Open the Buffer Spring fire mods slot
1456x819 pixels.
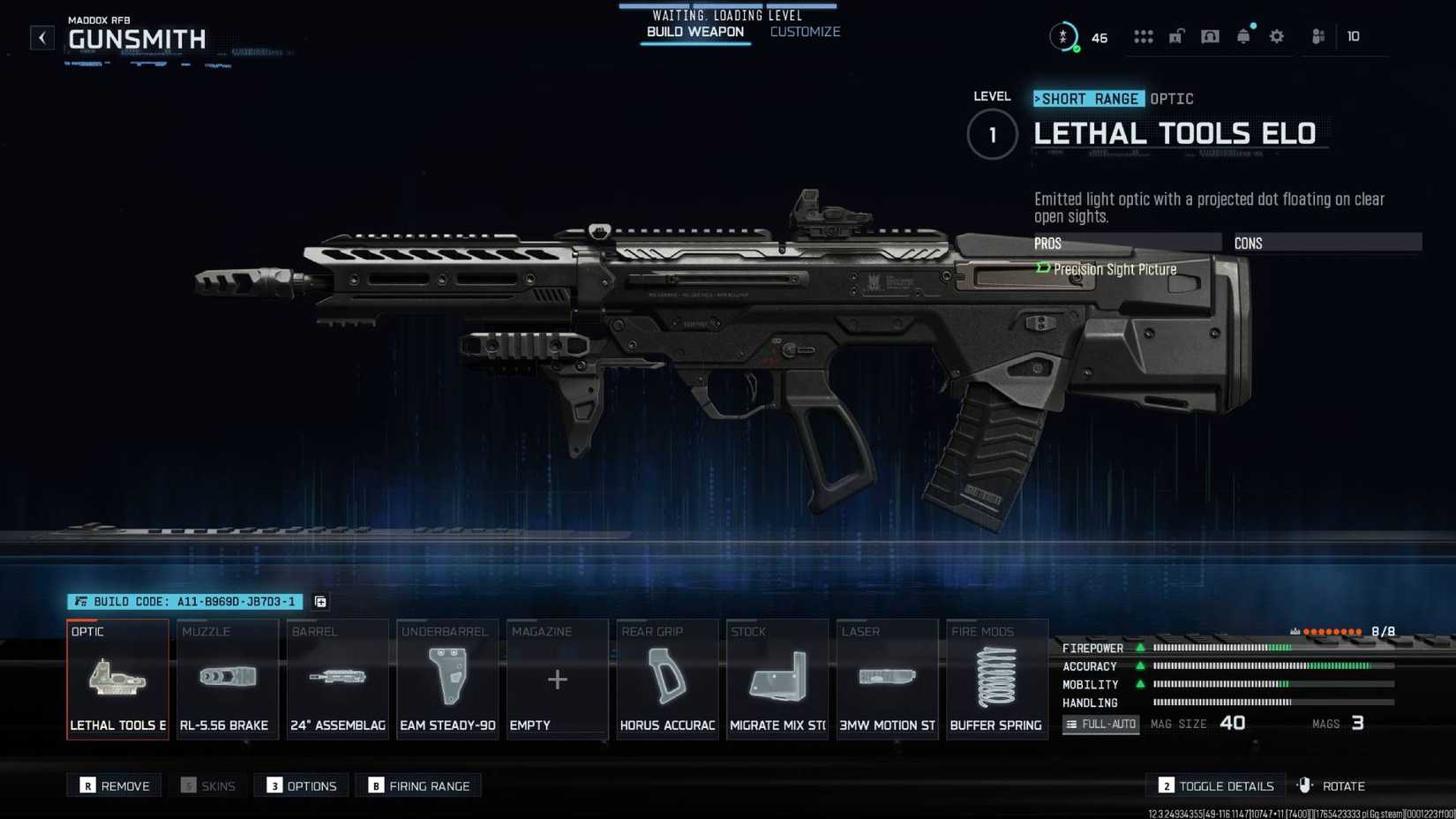tap(996, 680)
